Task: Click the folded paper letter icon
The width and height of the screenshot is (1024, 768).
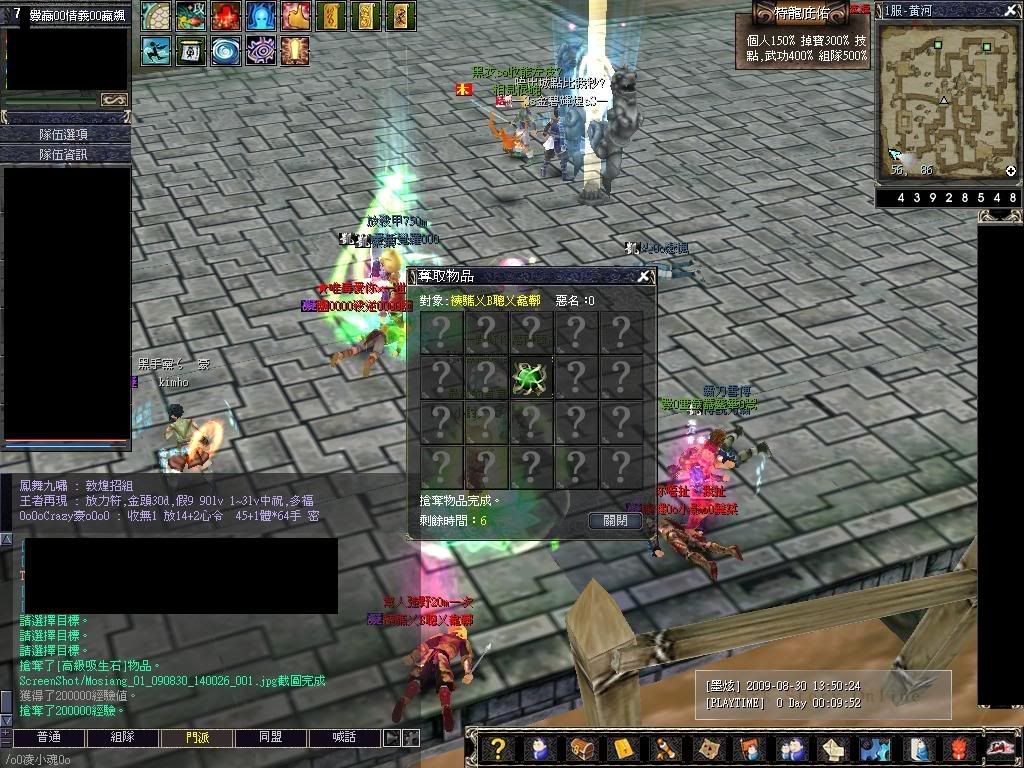Action: click(834, 749)
